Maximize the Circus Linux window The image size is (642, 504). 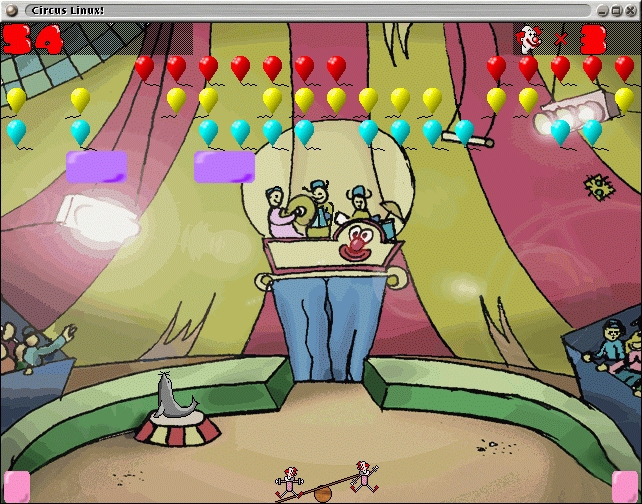pos(617,9)
